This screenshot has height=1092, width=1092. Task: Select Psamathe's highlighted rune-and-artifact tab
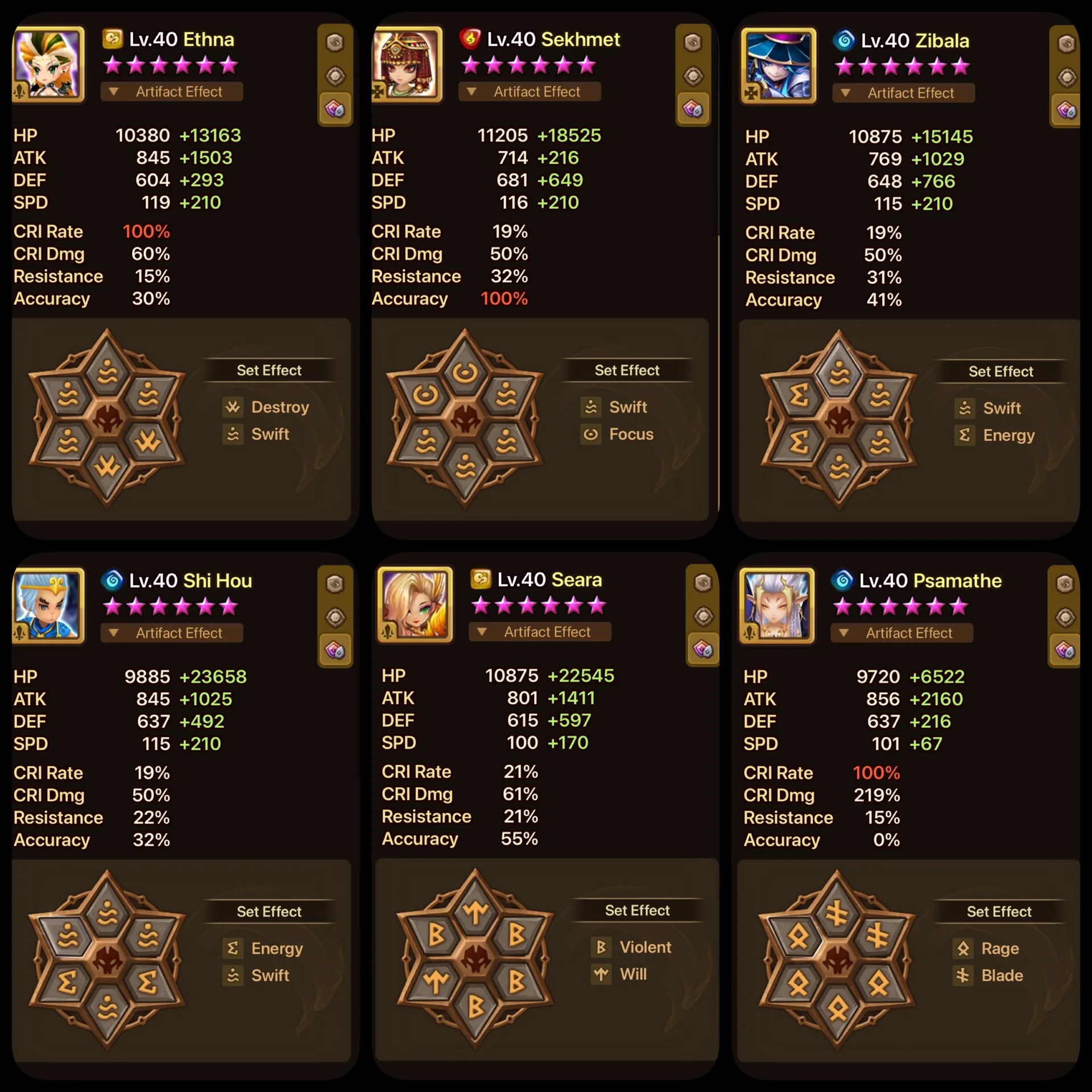(1065, 650)
